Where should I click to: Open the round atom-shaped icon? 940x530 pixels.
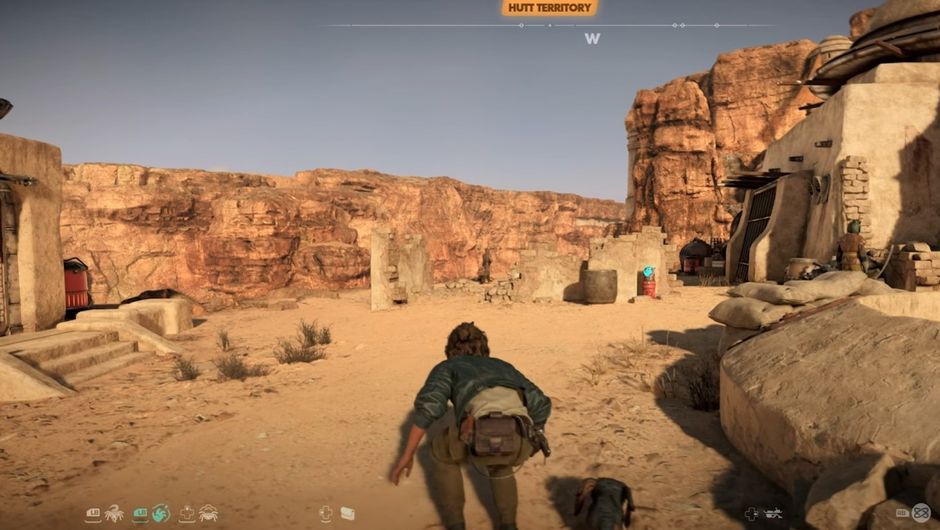920,512
